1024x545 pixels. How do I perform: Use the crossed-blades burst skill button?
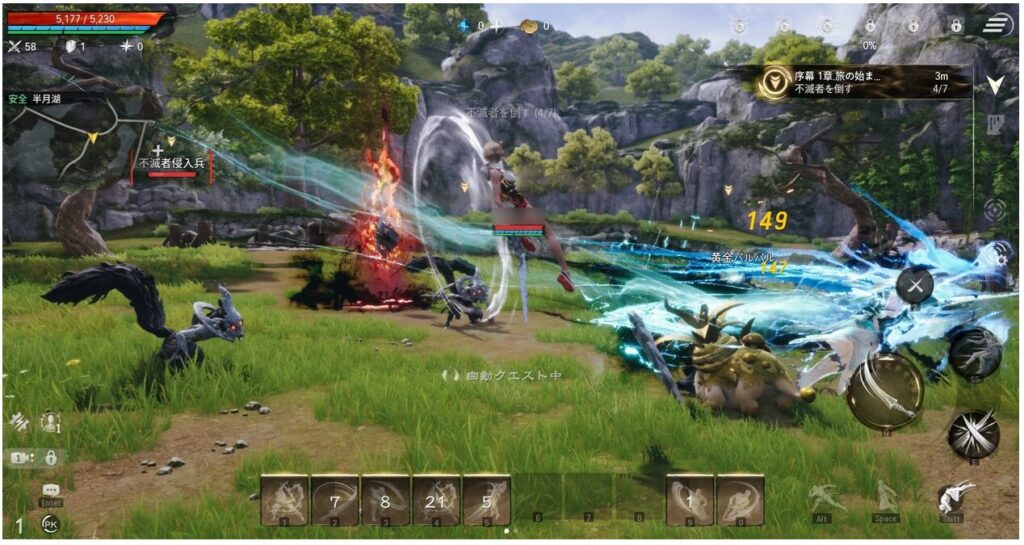pyautogui.click(x=973, y=433)
